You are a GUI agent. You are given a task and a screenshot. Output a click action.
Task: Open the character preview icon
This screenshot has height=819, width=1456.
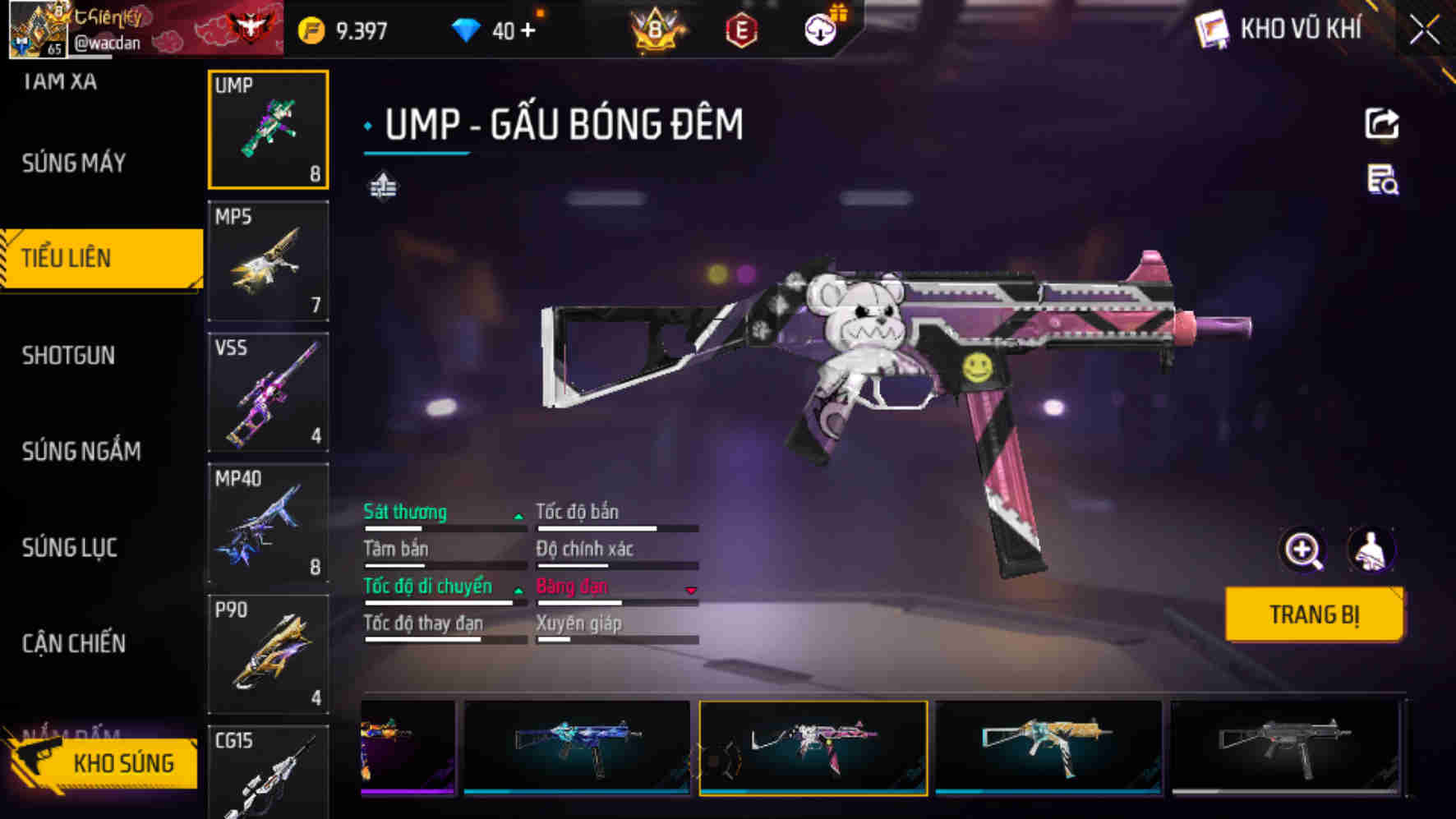coord(1371,550)
